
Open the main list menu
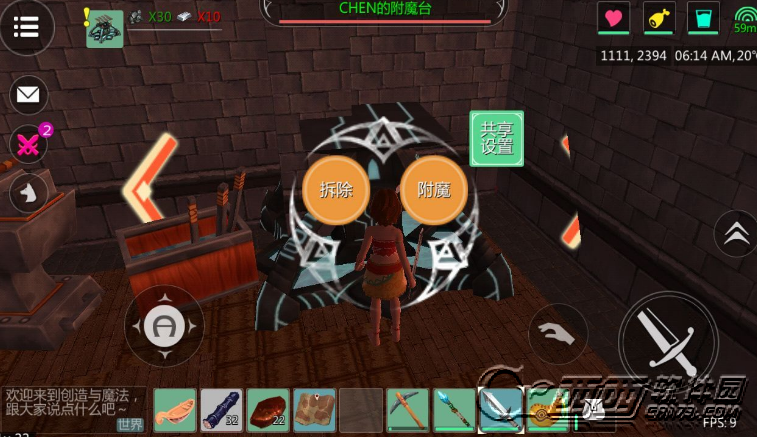pyautogui.click(x=27, y=27)
